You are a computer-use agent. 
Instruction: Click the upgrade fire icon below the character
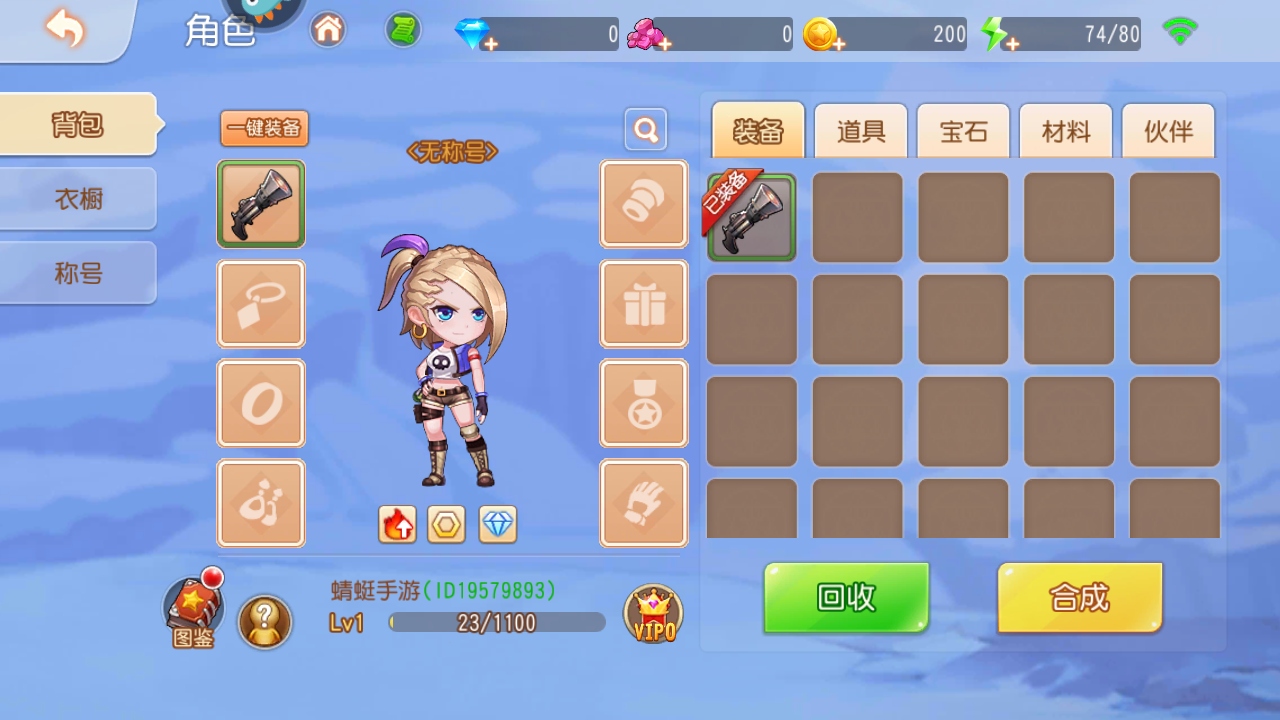(x=397, y=523)
